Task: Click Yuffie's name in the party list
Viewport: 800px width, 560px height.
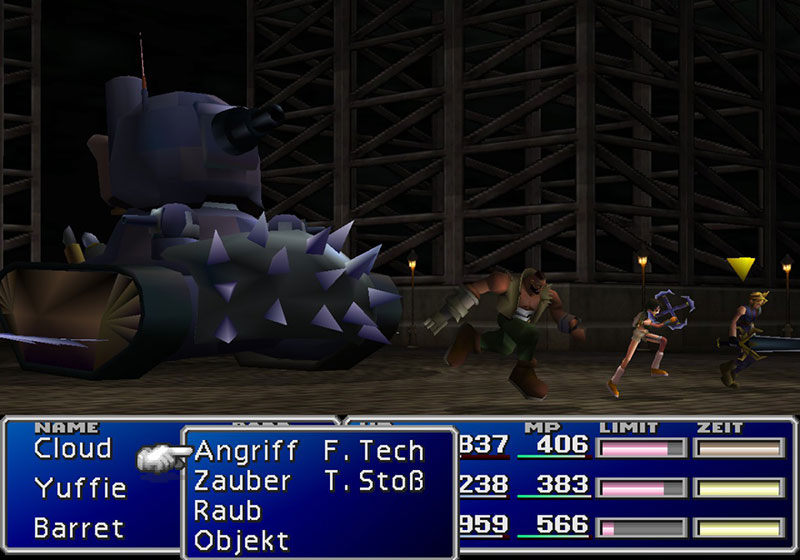Action: click(x=80, y=488)
